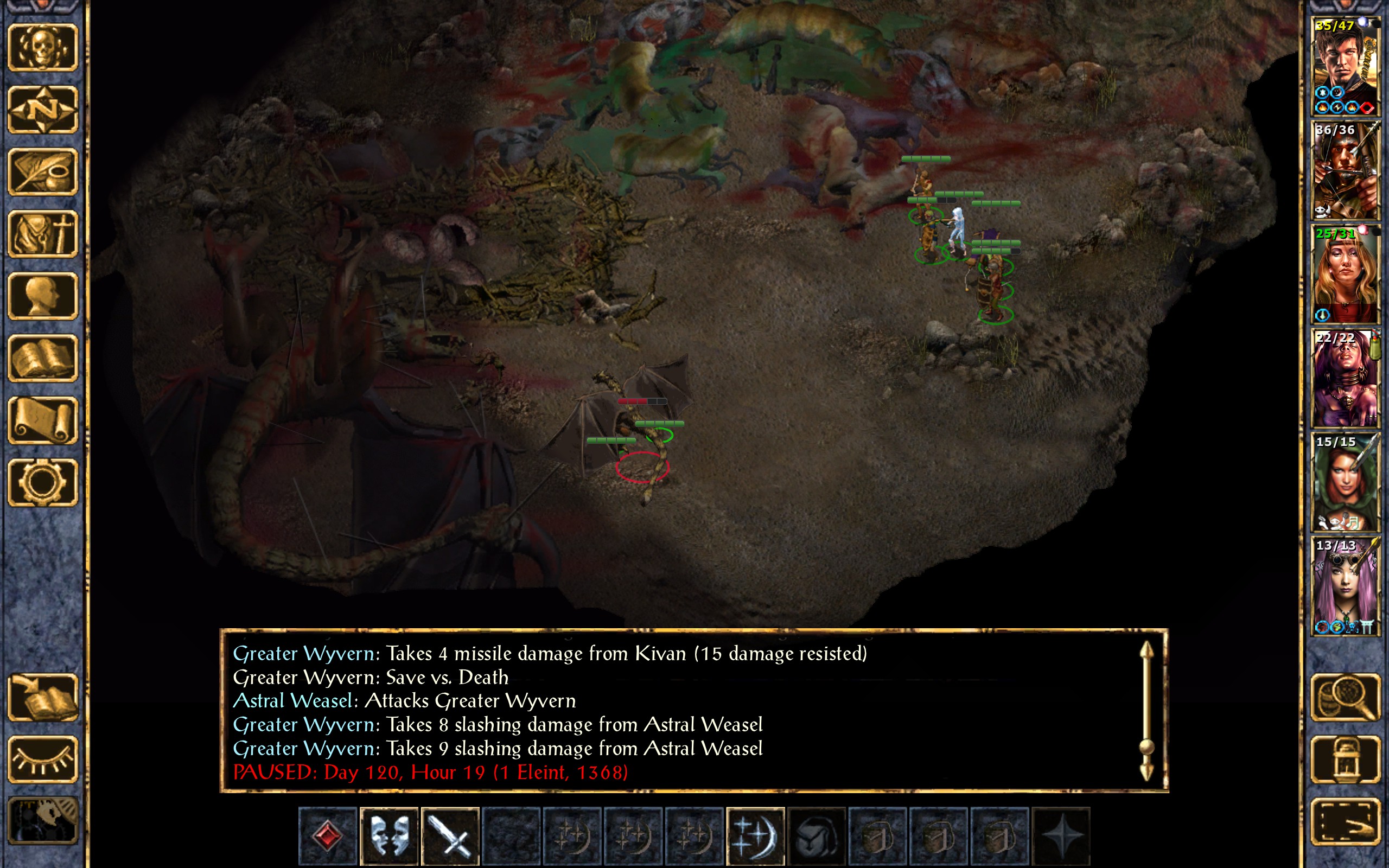This screenshot has width=1389, height=868.
Task: Choose the blonde woman's portrait with 25/31
Action: 1346,275
